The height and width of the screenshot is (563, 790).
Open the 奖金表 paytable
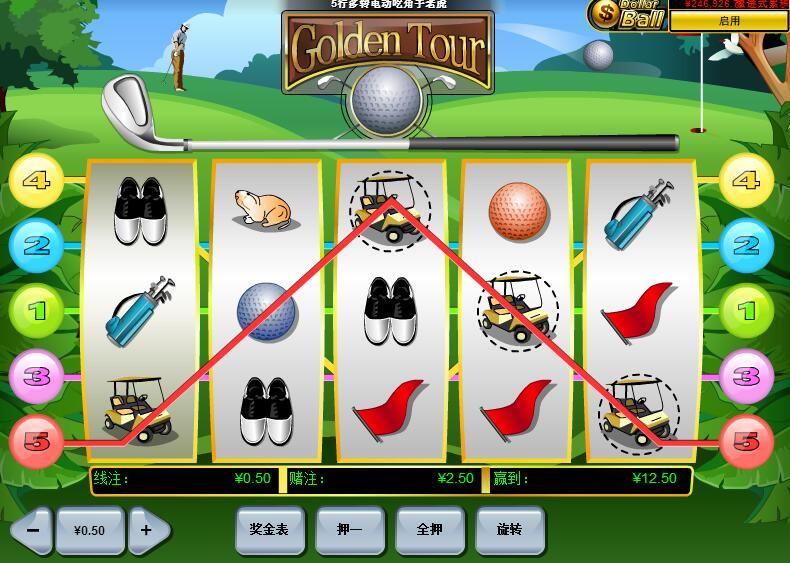(x=269, y=529)
